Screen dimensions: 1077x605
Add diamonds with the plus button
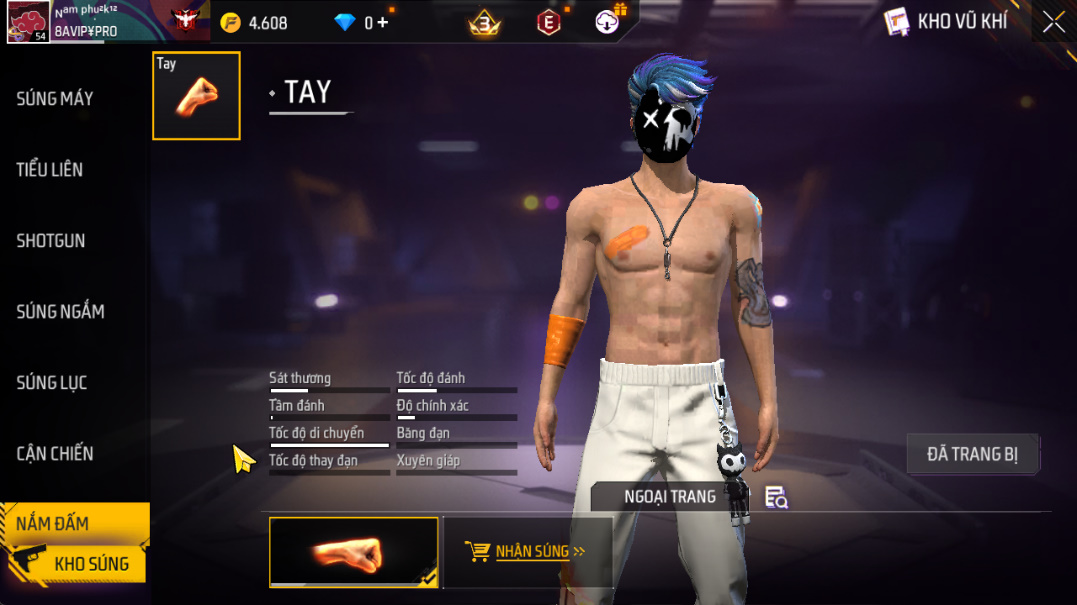[383, 22]
